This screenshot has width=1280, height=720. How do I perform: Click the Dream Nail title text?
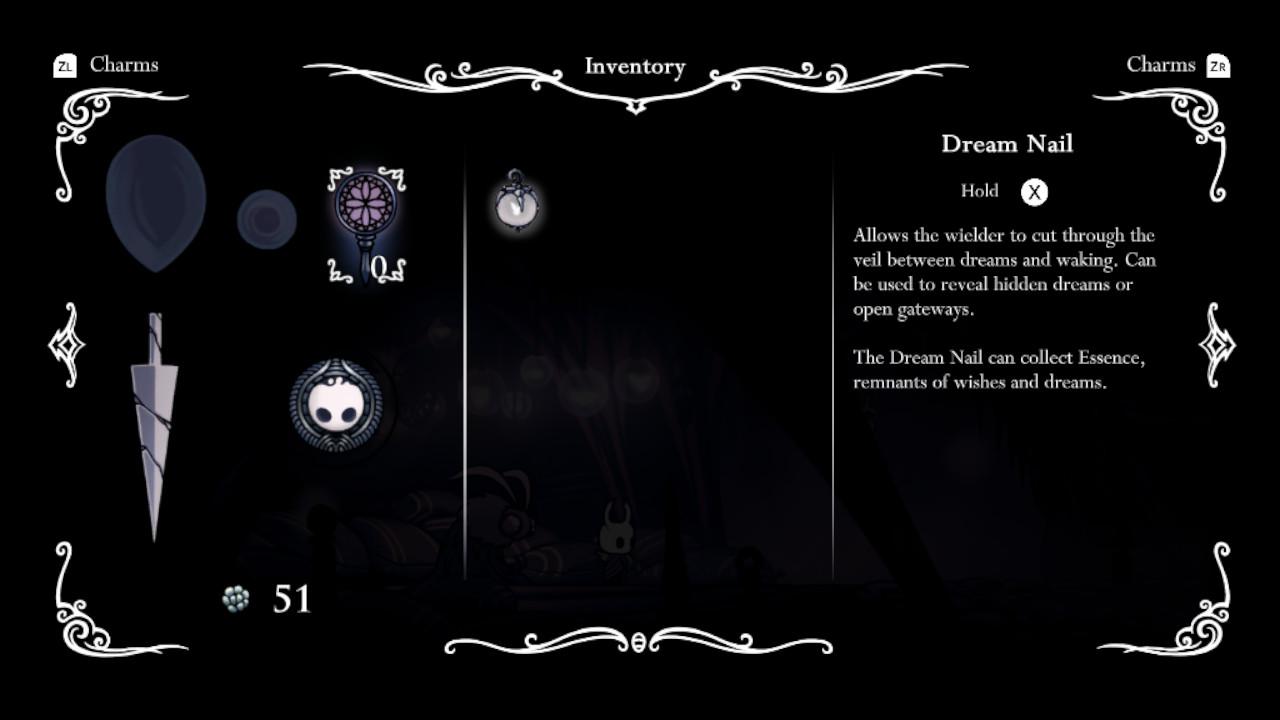[x=1007, y=144]
